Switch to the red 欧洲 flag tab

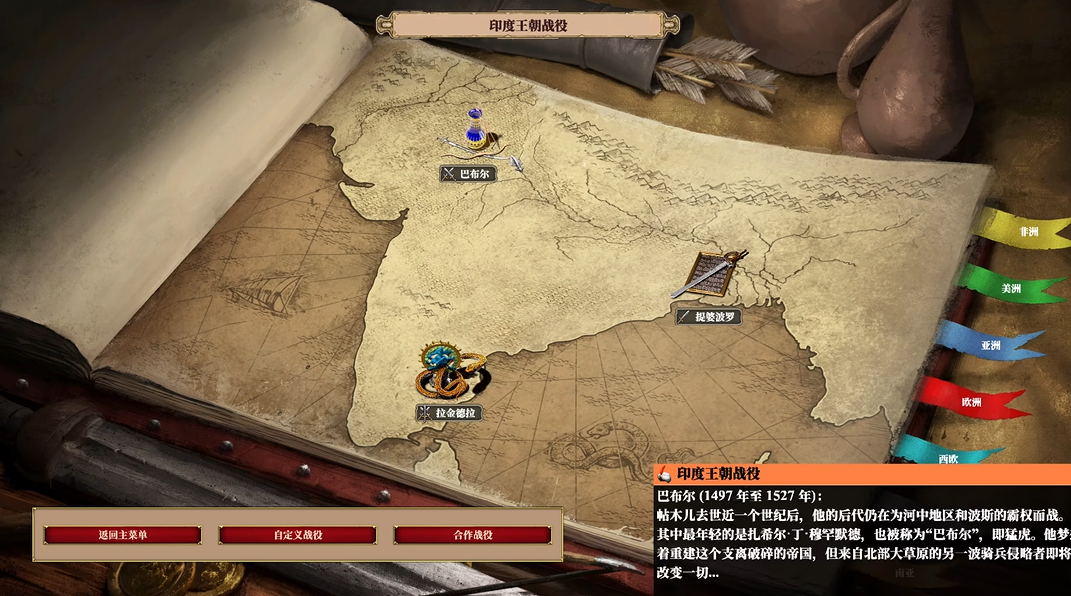[x=970, y=402]
